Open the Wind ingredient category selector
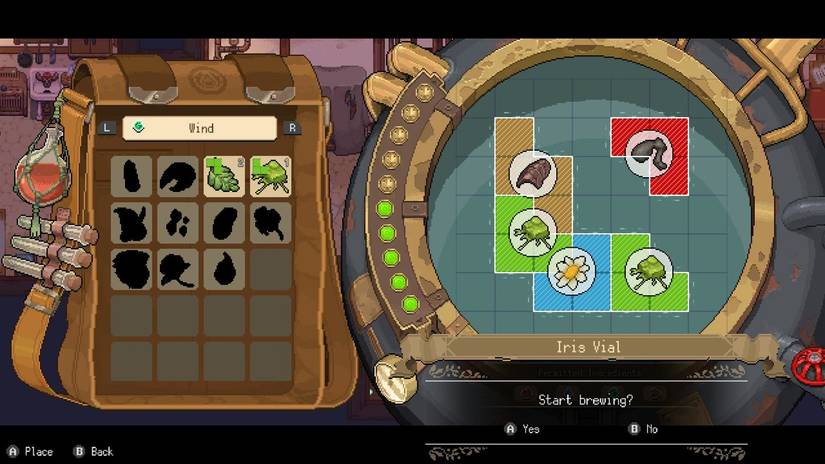Viewport: 825px width, 464px height. coord(200,128)
